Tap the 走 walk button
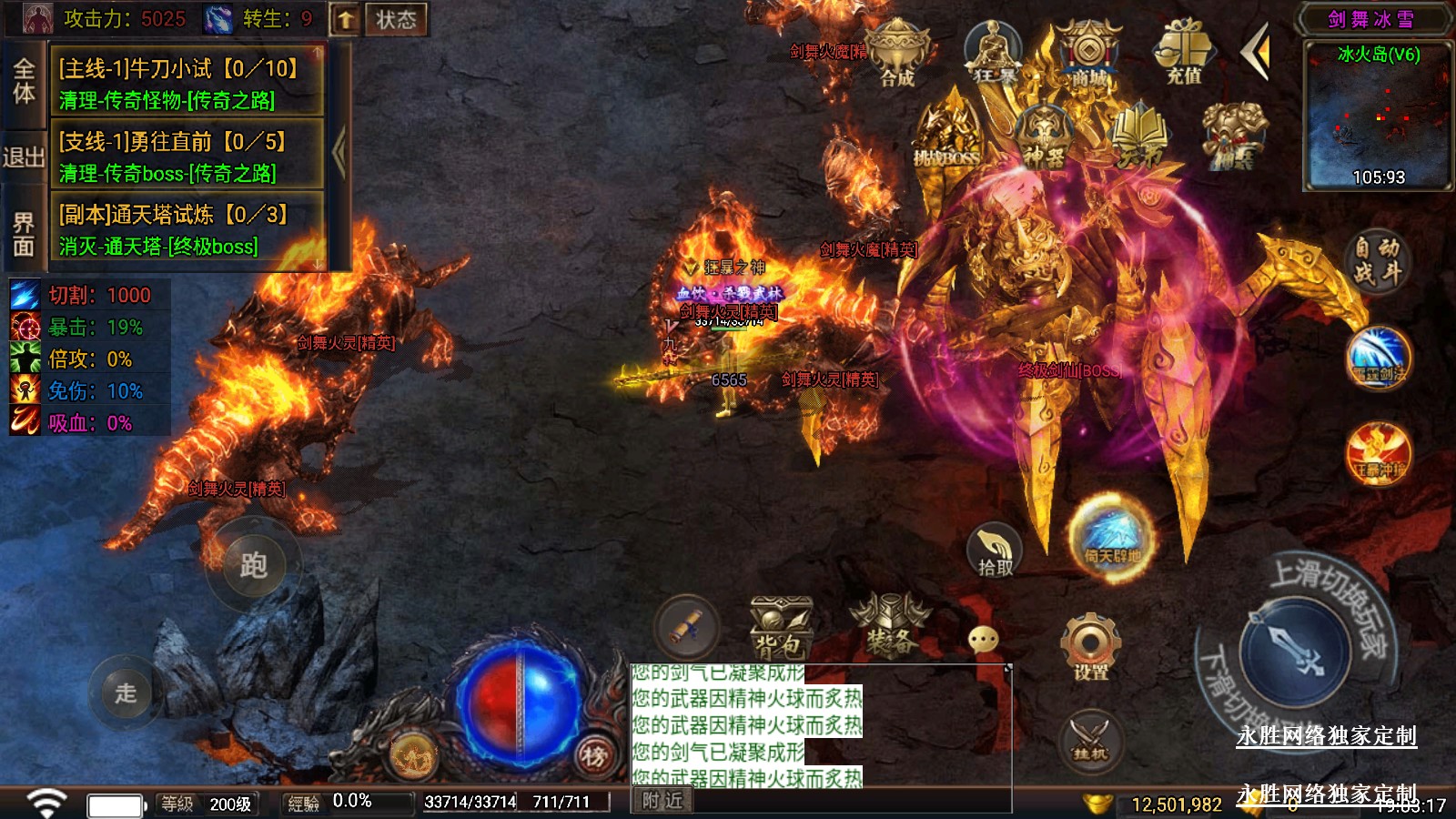1456x819 pixels. [x=126, y=693]
